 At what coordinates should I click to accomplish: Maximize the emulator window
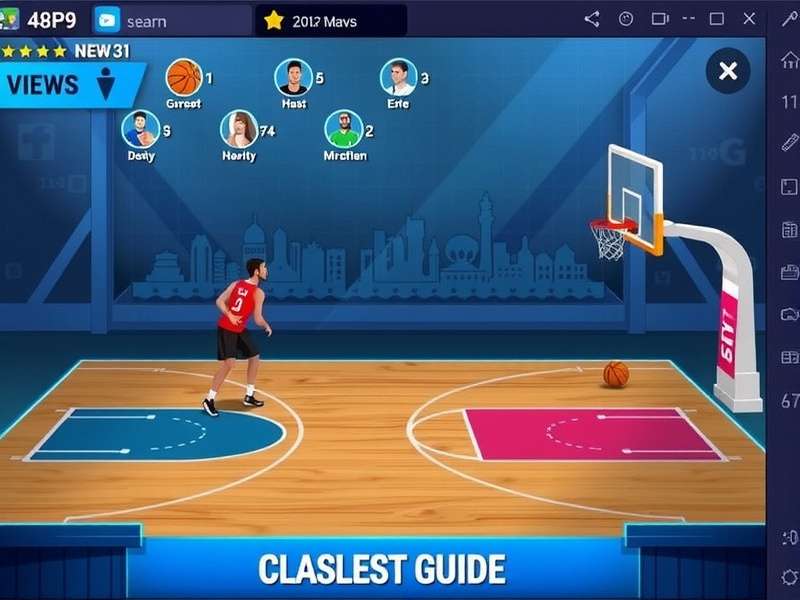point(716,19)
